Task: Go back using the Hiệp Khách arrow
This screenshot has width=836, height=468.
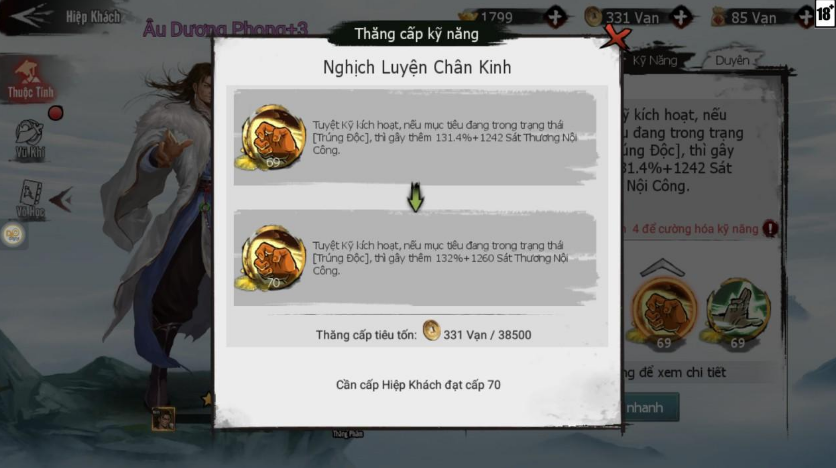Action: pos(28,16)
